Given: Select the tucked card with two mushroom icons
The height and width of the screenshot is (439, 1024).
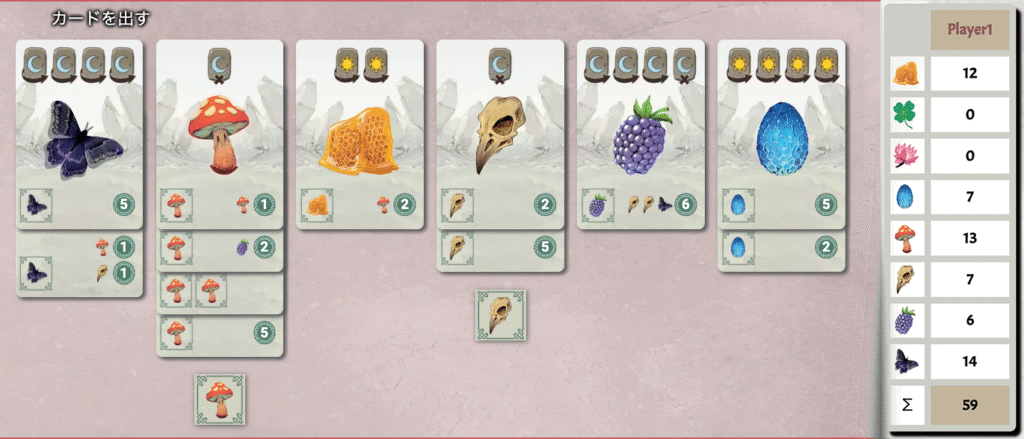Looking at the screenshot, I should coord(221,291).
